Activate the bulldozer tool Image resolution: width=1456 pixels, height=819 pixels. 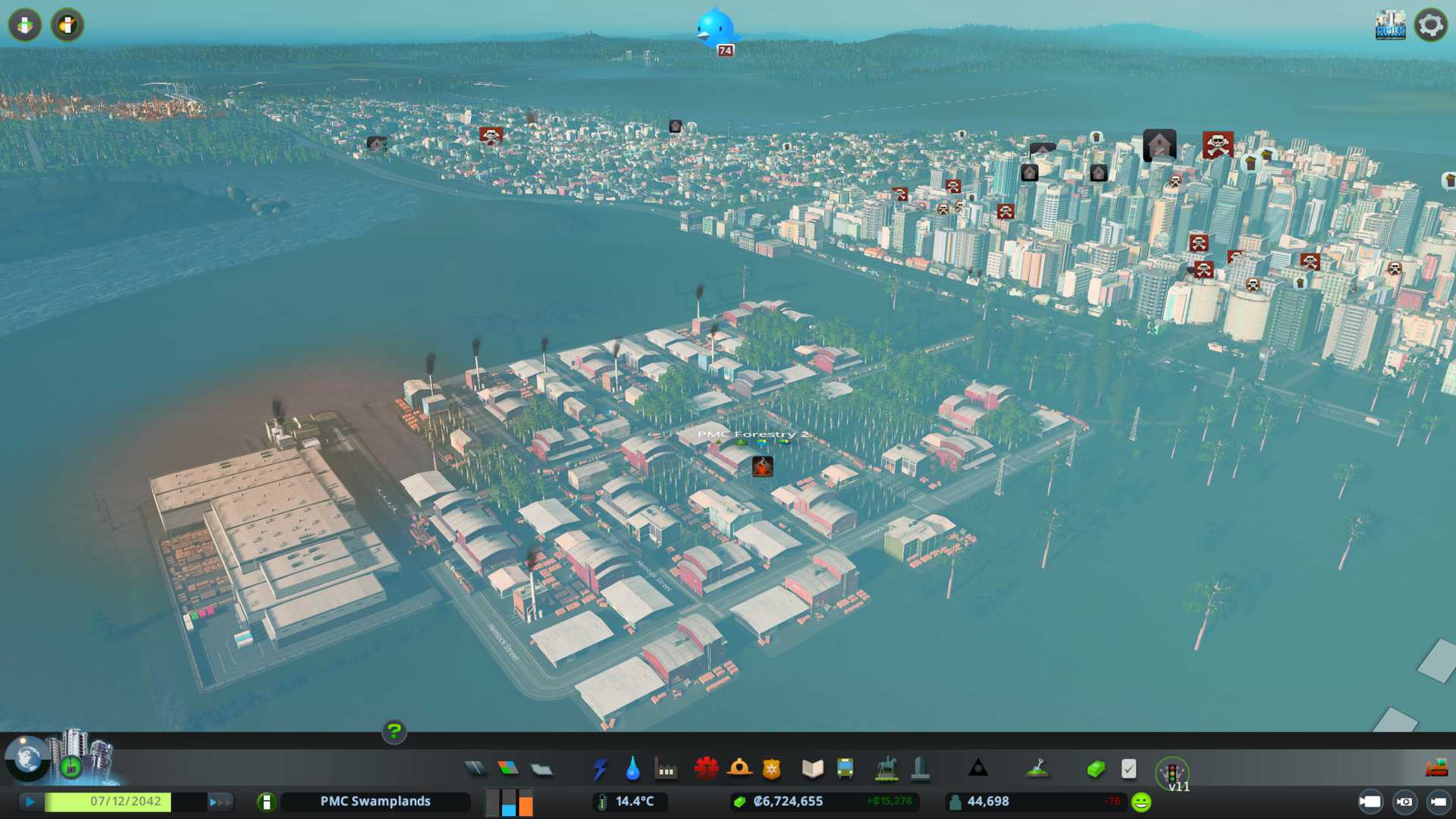click(1436, 769)
